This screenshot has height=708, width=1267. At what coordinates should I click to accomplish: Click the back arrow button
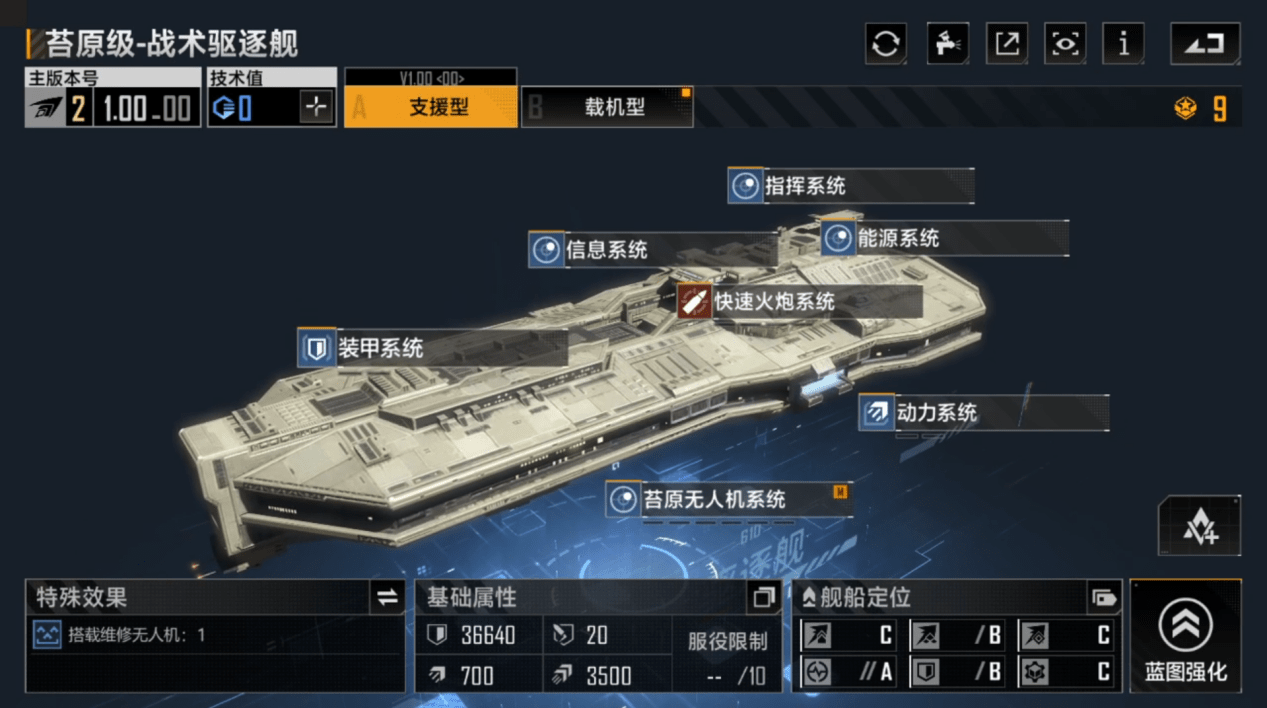coord(1205,44)
